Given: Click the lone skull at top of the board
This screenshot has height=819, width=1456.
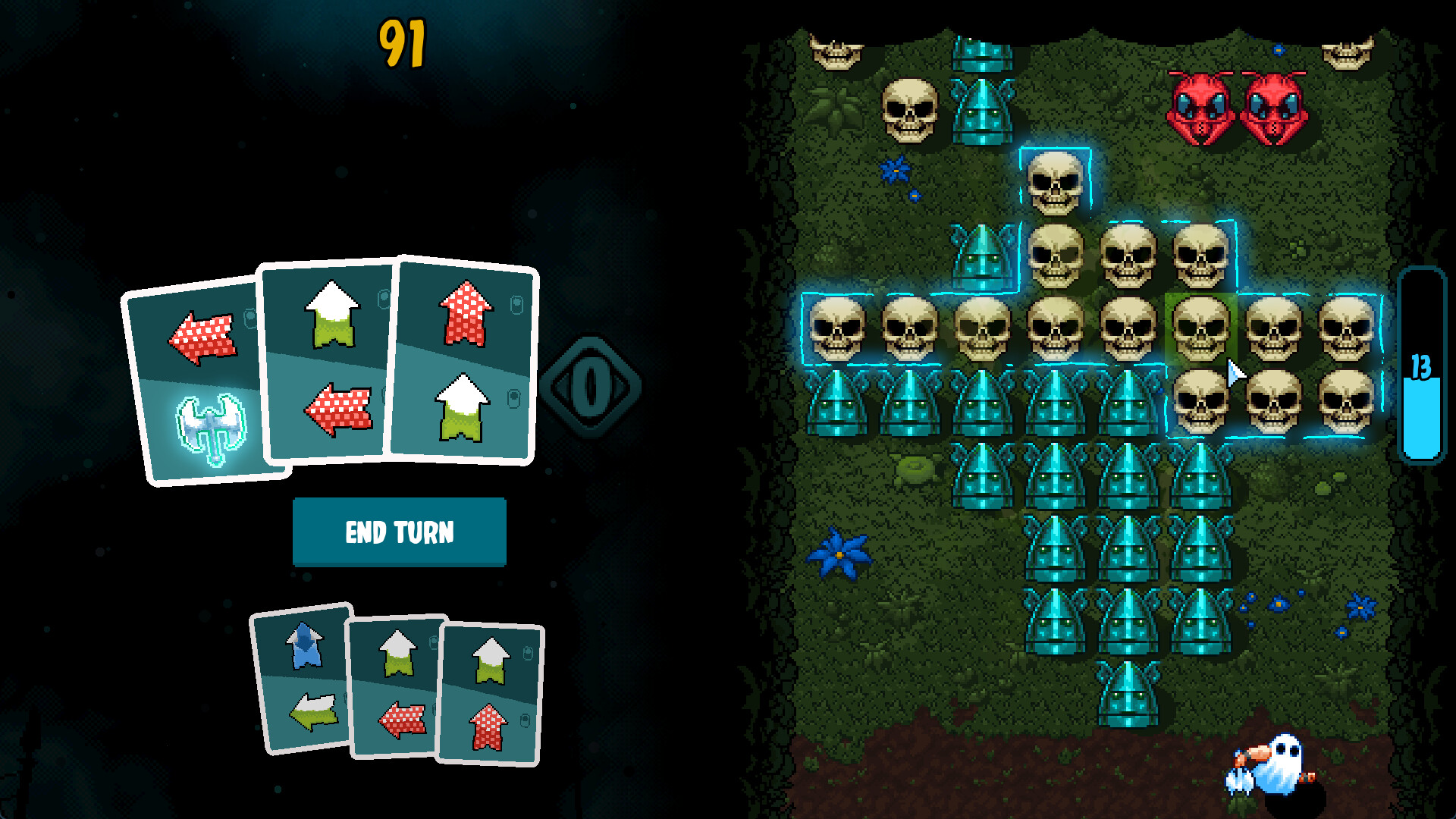Looking at the screenshot, I should pyautogui.click(x=1056, y=182).
